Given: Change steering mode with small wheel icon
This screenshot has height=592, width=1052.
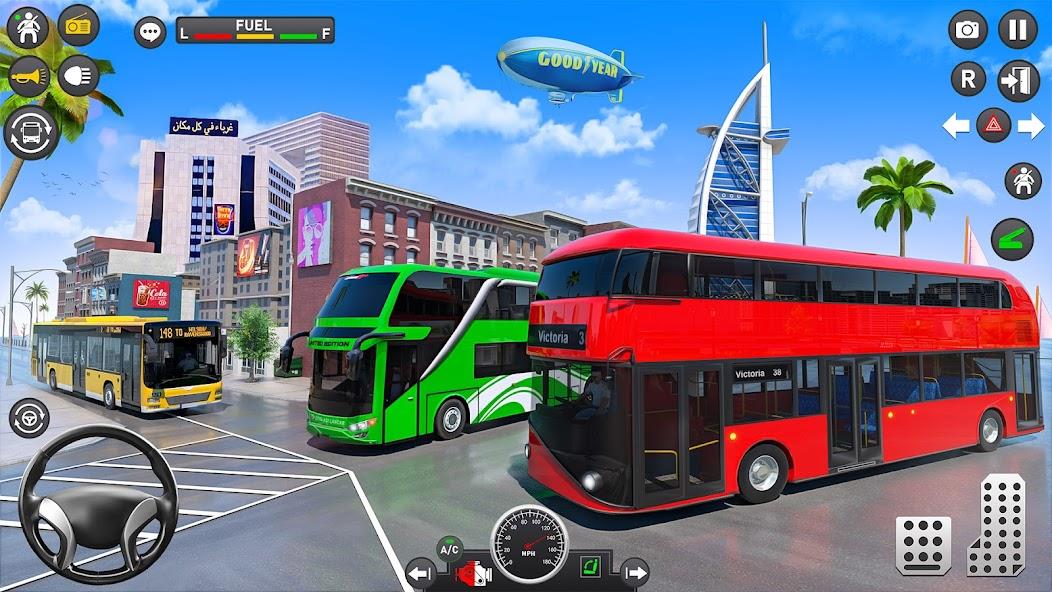Looking at the screenshot, I should [29, 417].
